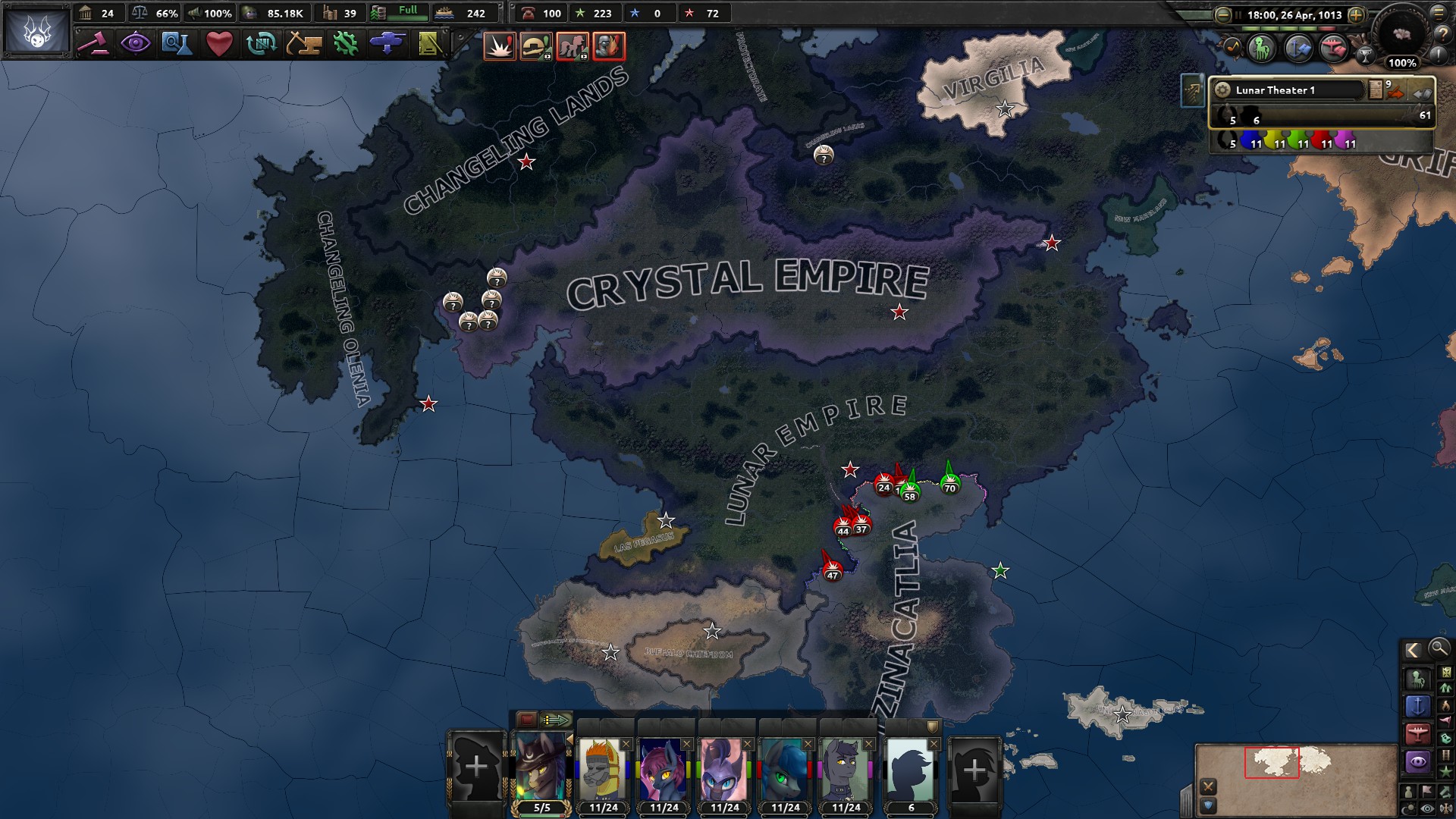Click the explosion combat alert icon
The image size is (1456, 819).
(500, 46)
